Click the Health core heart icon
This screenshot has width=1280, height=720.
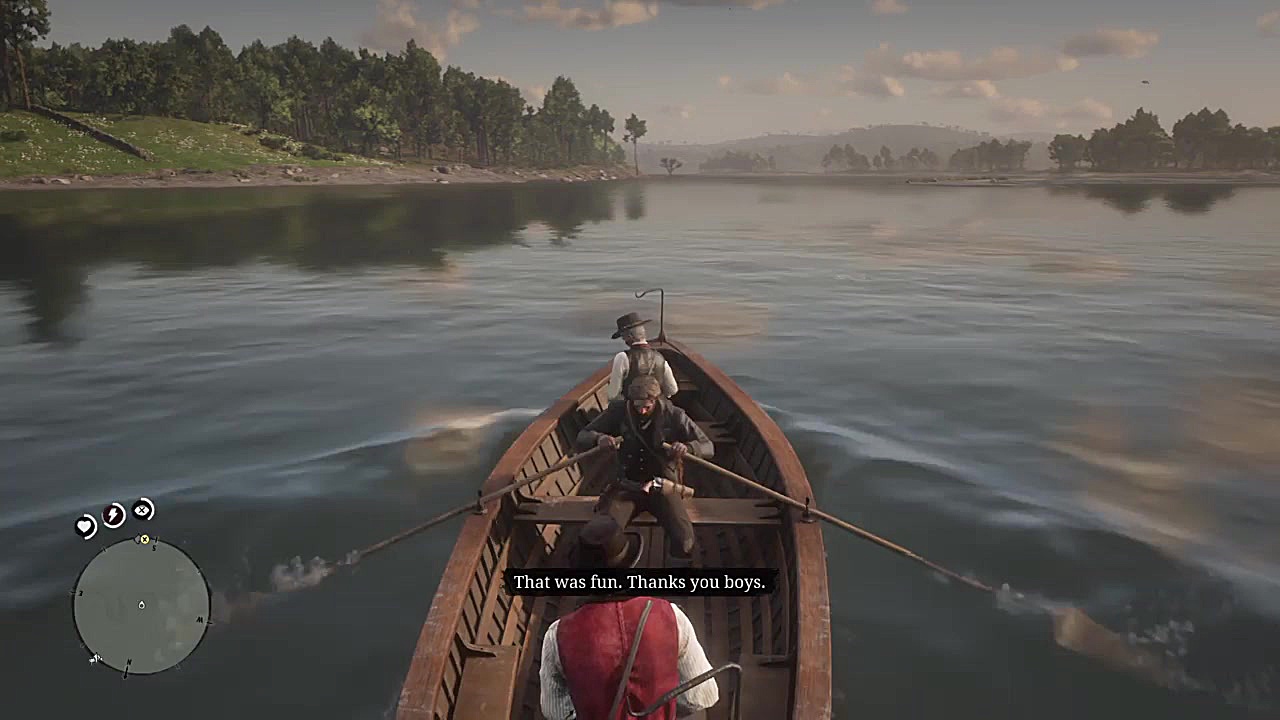tap(84, 524)
